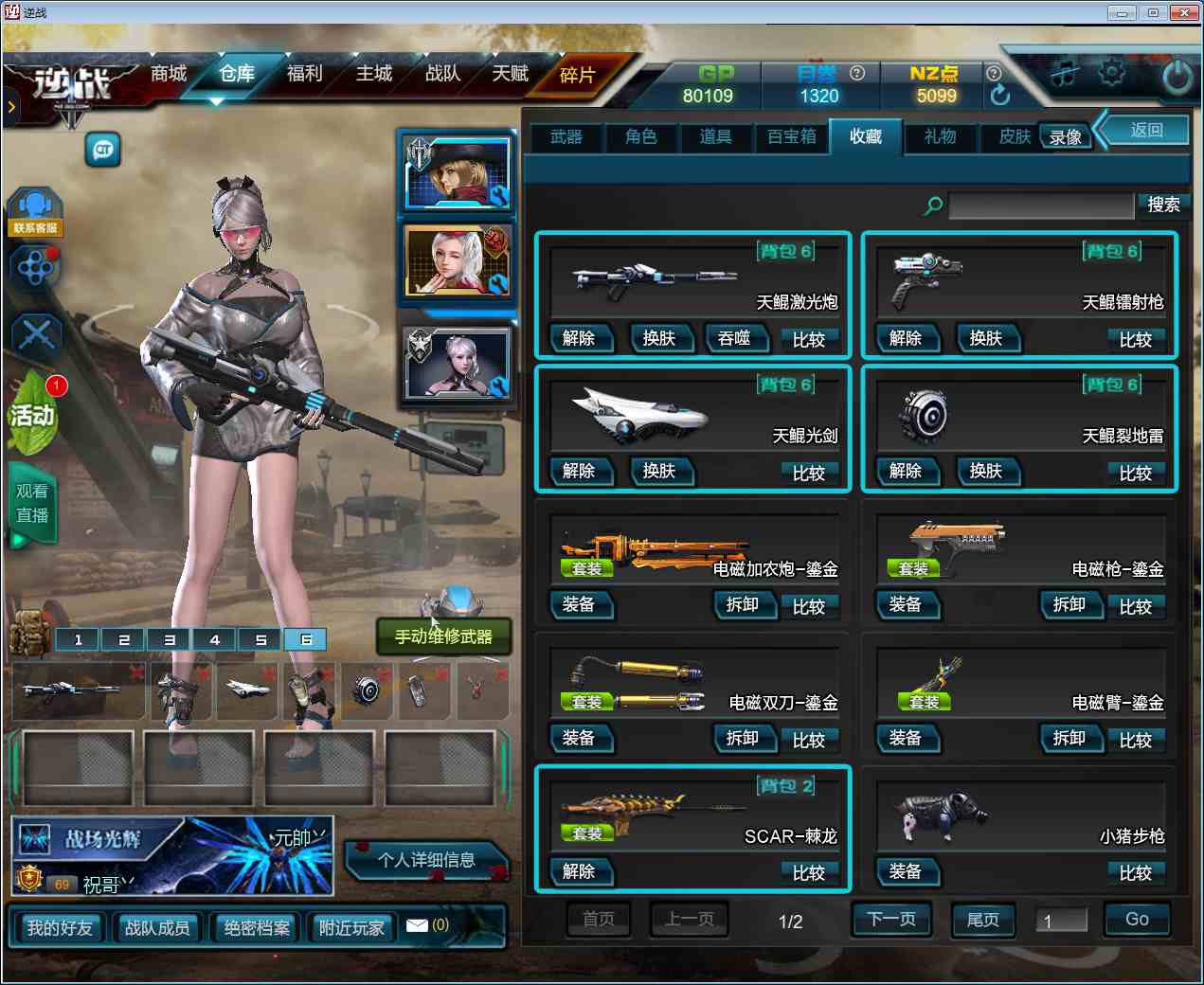Switch to the 角色 character tab
The image size is (1204, 985).
point(641,137)
